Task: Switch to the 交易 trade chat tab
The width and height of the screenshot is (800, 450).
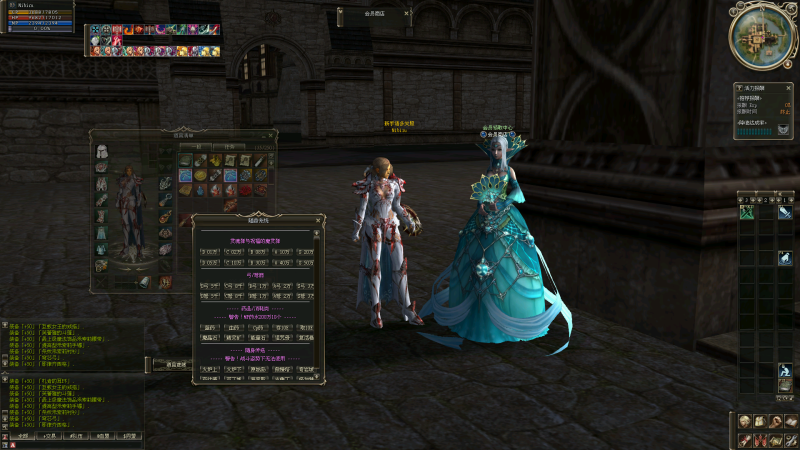Action: point(49,436)
